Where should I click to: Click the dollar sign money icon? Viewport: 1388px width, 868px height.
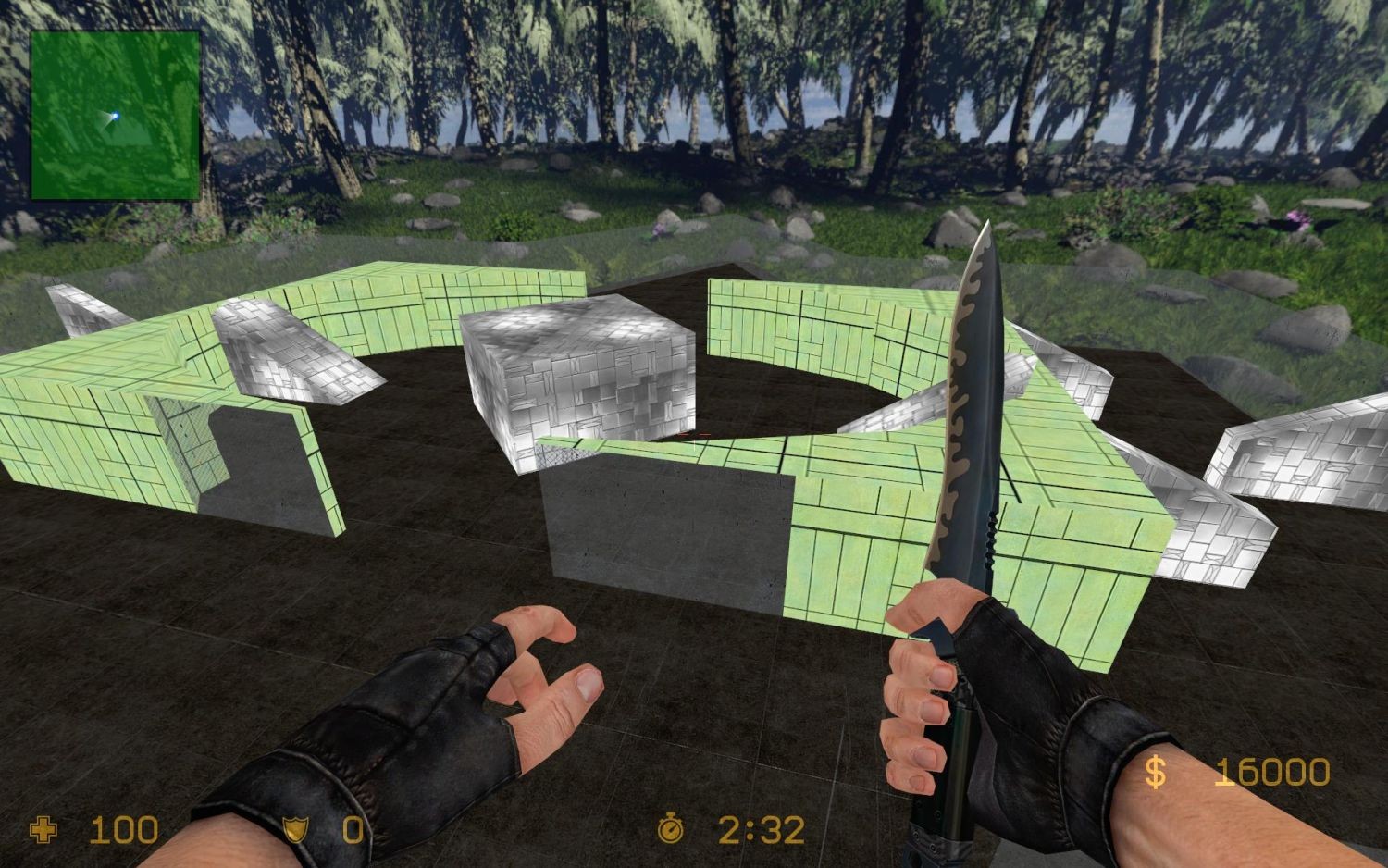[x=1155, y=771]
